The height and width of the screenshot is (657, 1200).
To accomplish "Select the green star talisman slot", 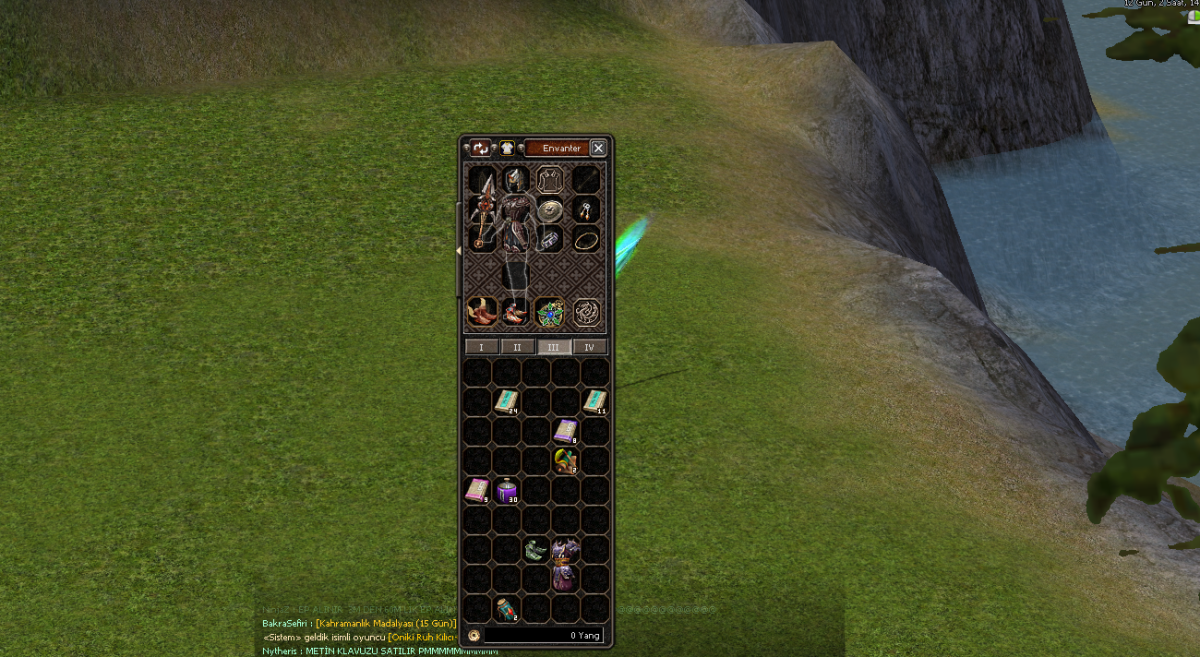I will [x=549, y=312].
